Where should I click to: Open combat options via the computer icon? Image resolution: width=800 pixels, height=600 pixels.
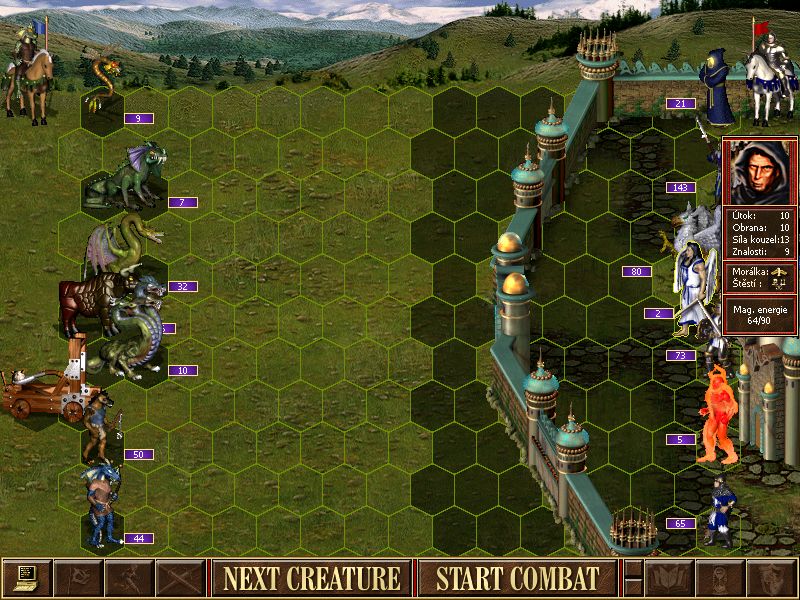coord(26,578)
